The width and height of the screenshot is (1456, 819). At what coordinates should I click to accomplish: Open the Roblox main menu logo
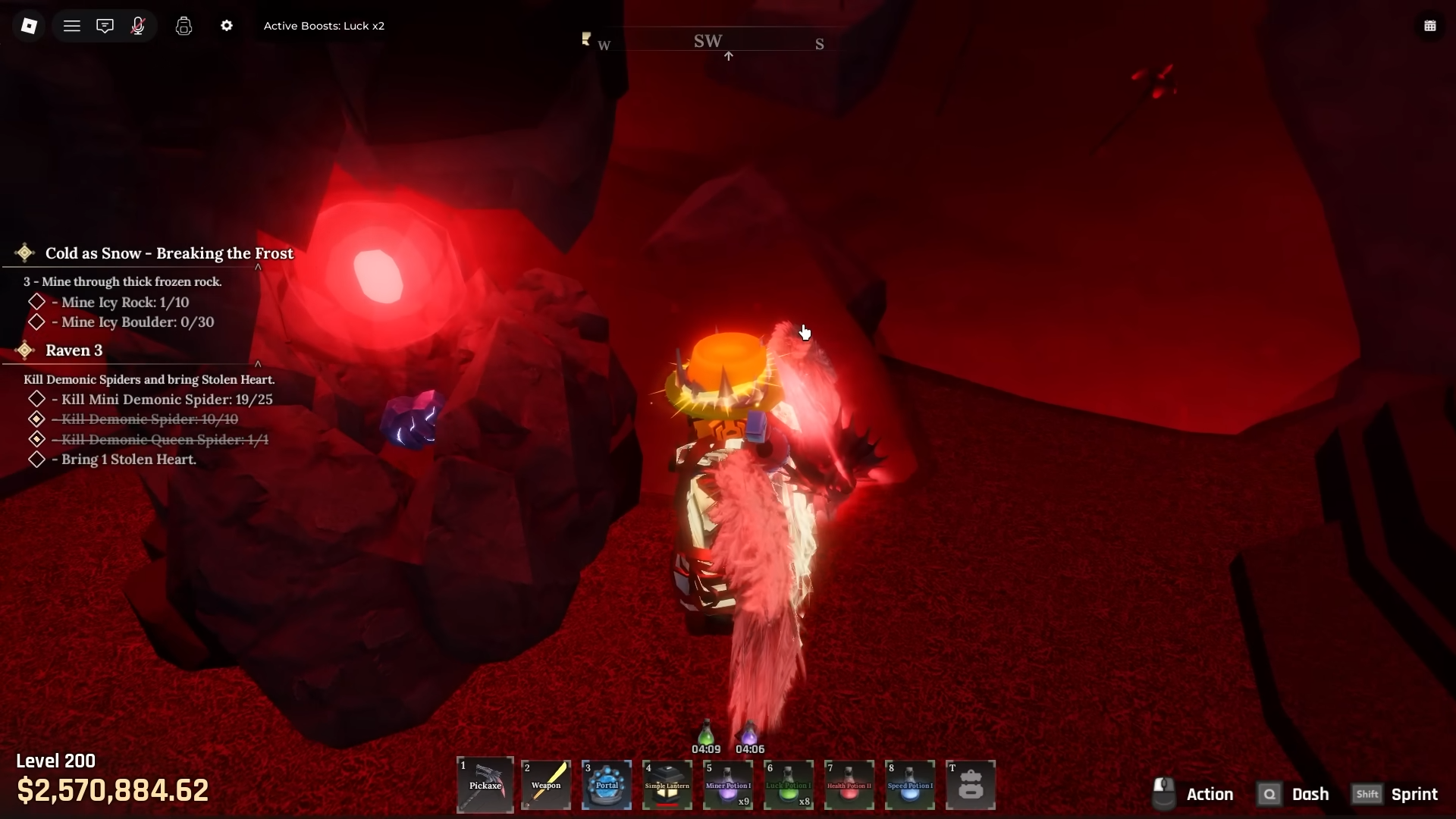[29, 26]
